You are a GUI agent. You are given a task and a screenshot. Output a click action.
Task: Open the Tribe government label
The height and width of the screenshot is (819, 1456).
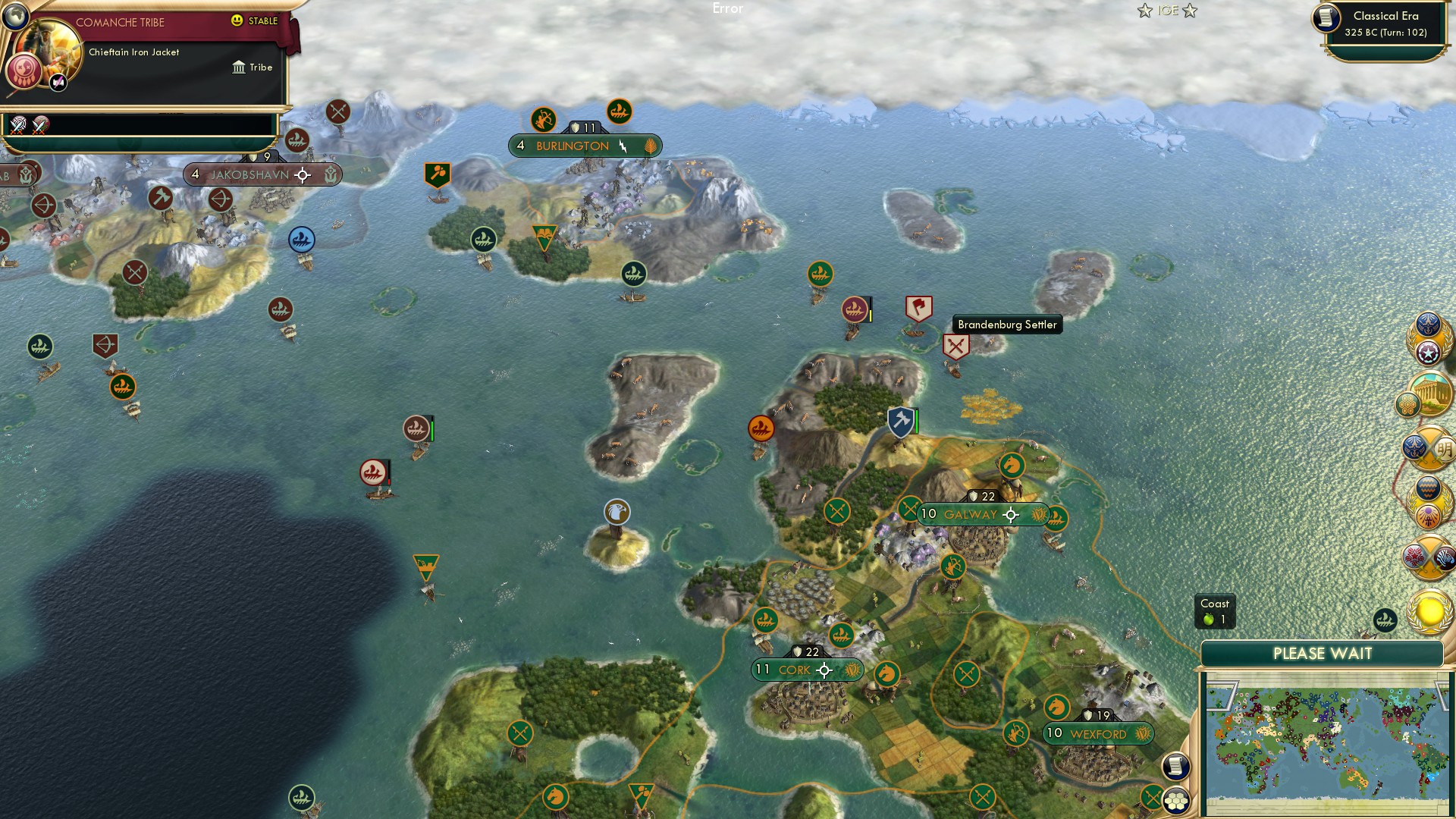coord(253,67)
